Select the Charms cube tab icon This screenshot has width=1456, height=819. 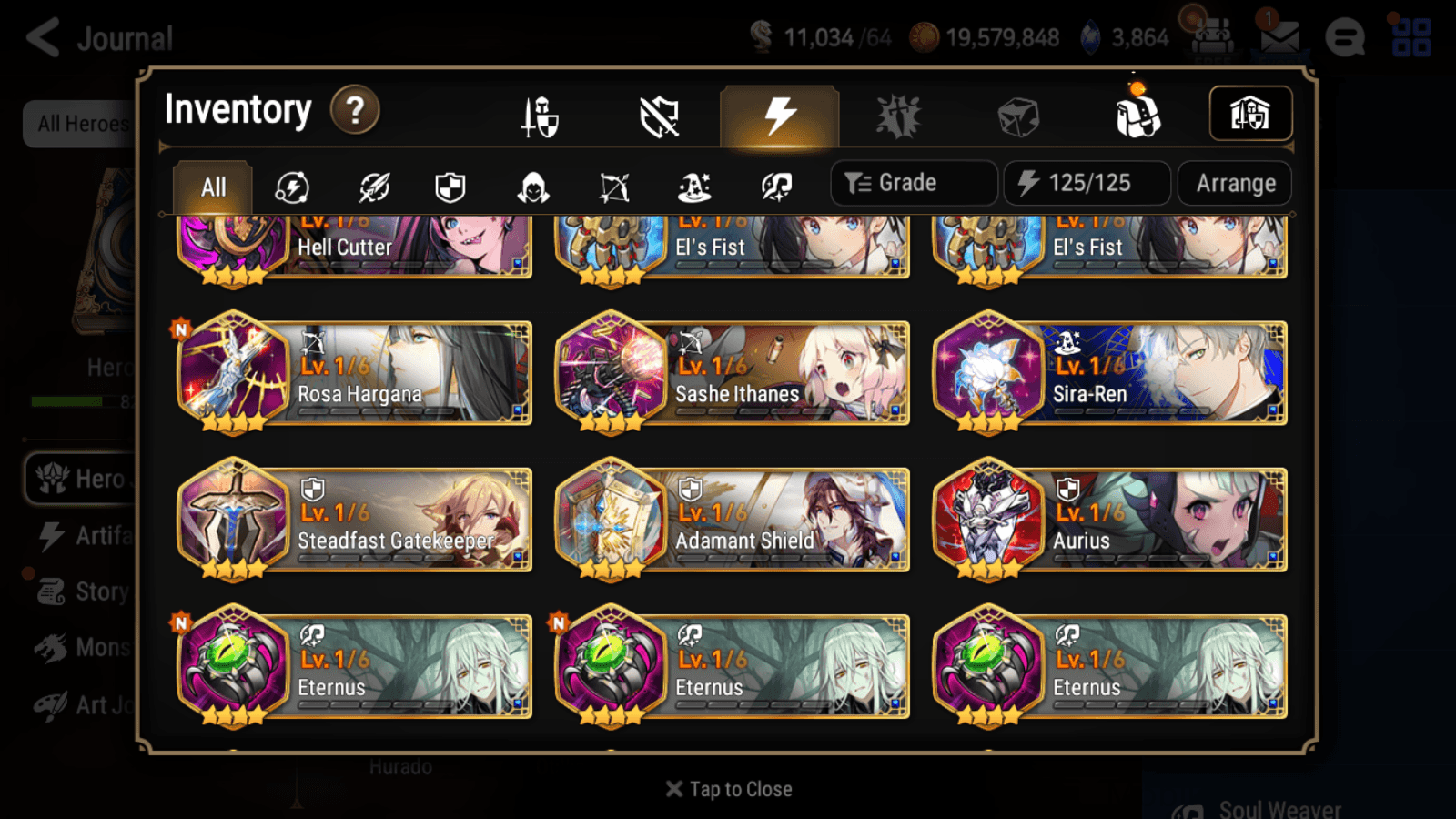click(x=1019, y=114)
